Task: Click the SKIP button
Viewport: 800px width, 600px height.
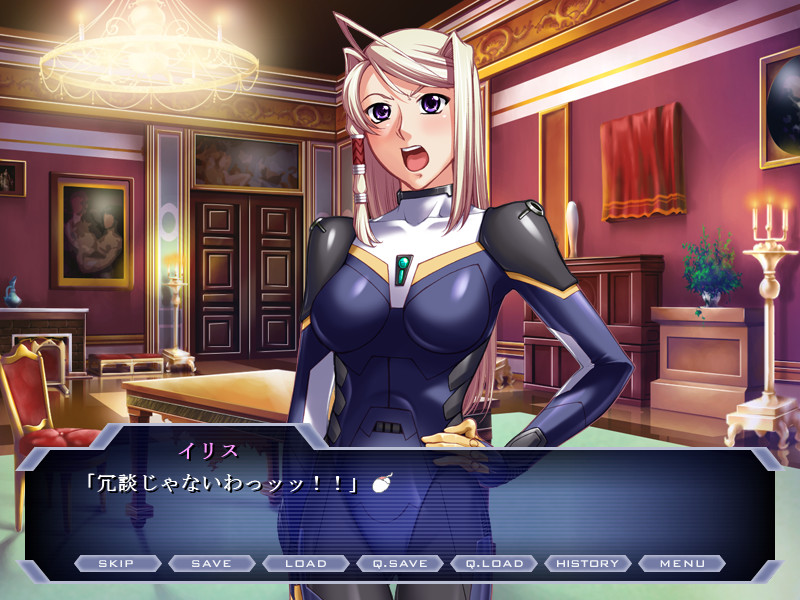Action: coord(117,563)
